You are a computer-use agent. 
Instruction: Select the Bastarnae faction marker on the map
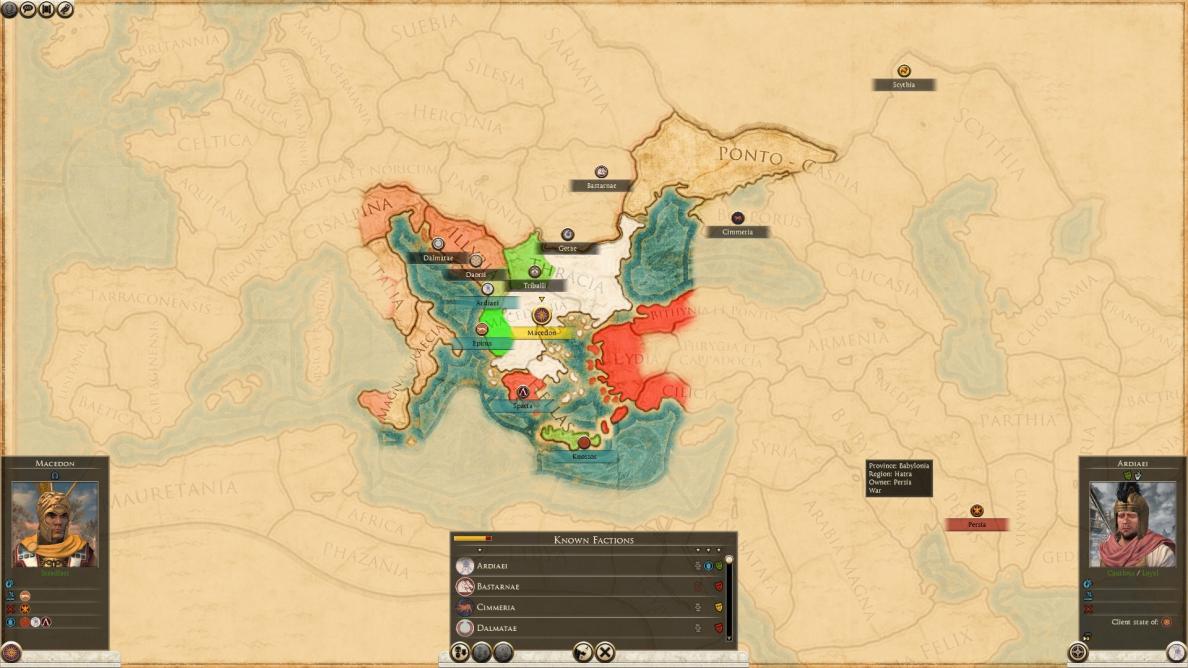pyautogui.click(x=601, y=173)
